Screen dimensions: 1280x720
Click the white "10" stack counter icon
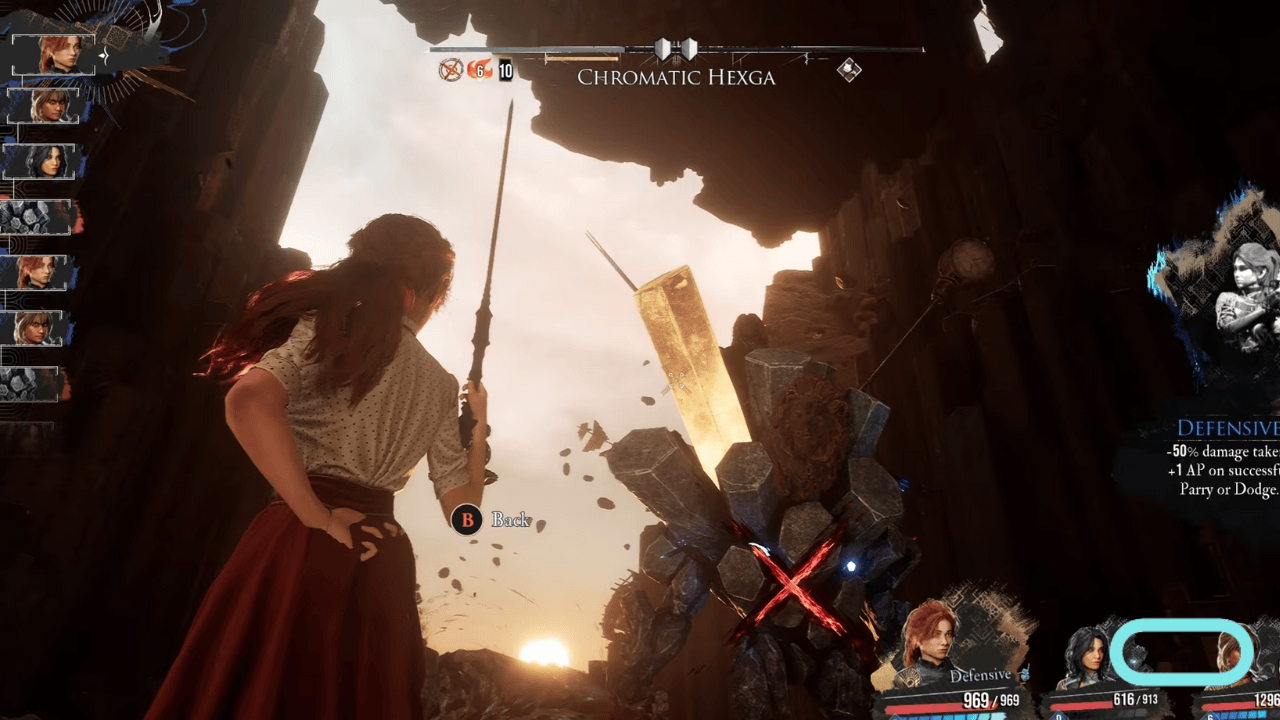tap(503, 71)
